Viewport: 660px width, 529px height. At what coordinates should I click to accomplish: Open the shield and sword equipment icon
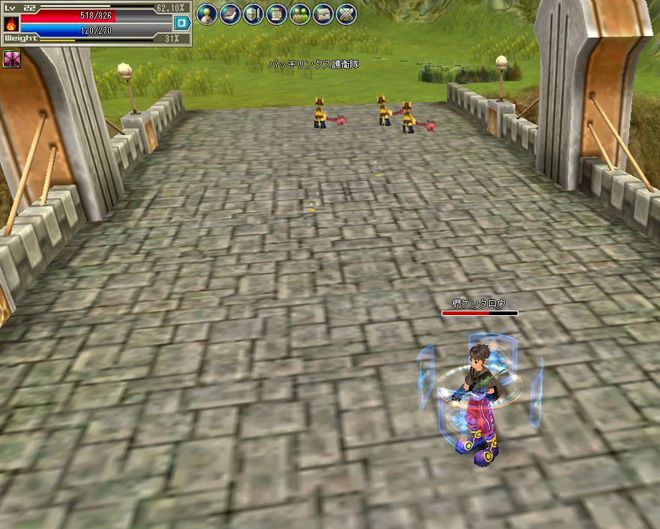pos(253,14)
